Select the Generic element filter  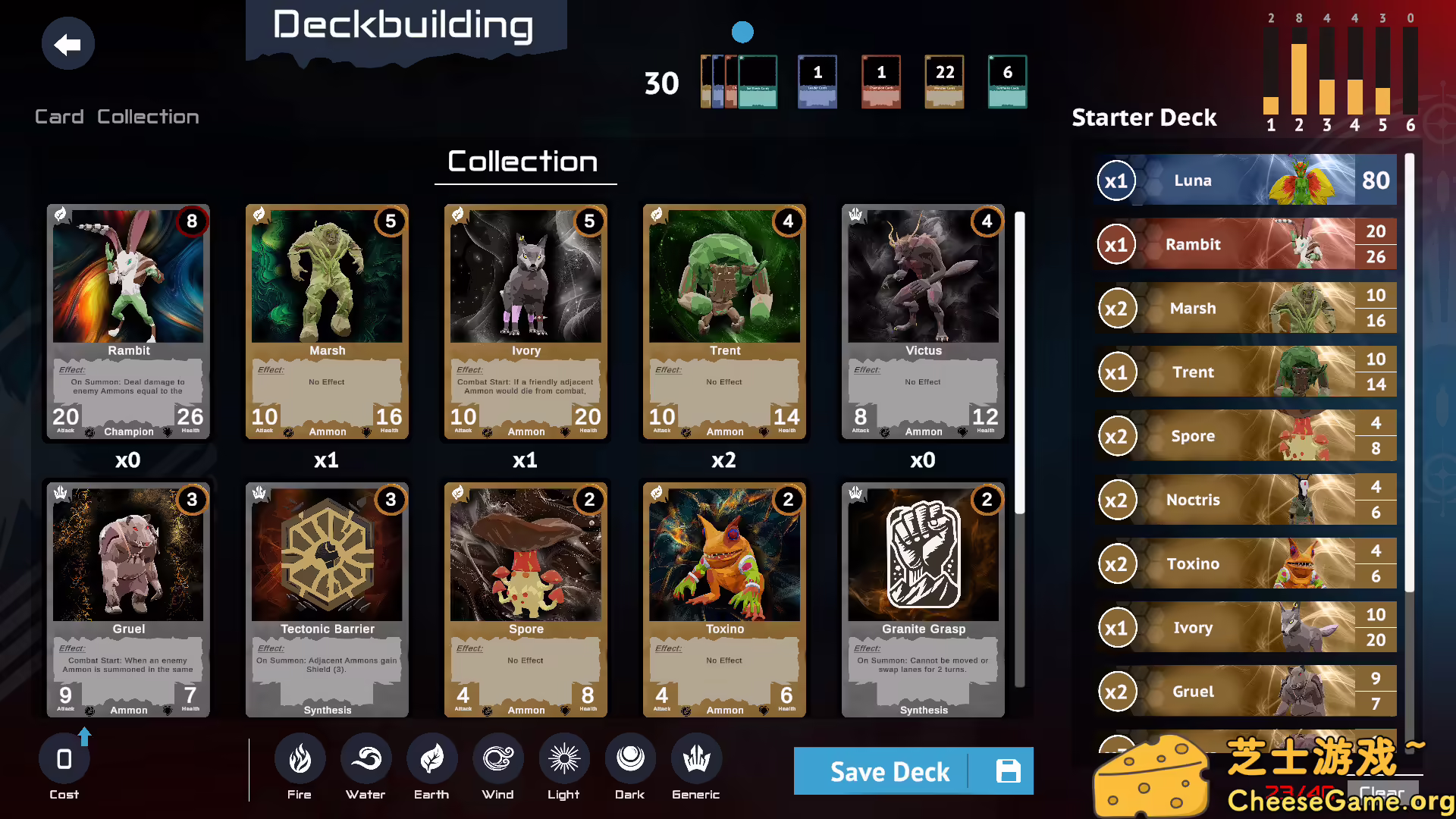(x=695, y=758)
